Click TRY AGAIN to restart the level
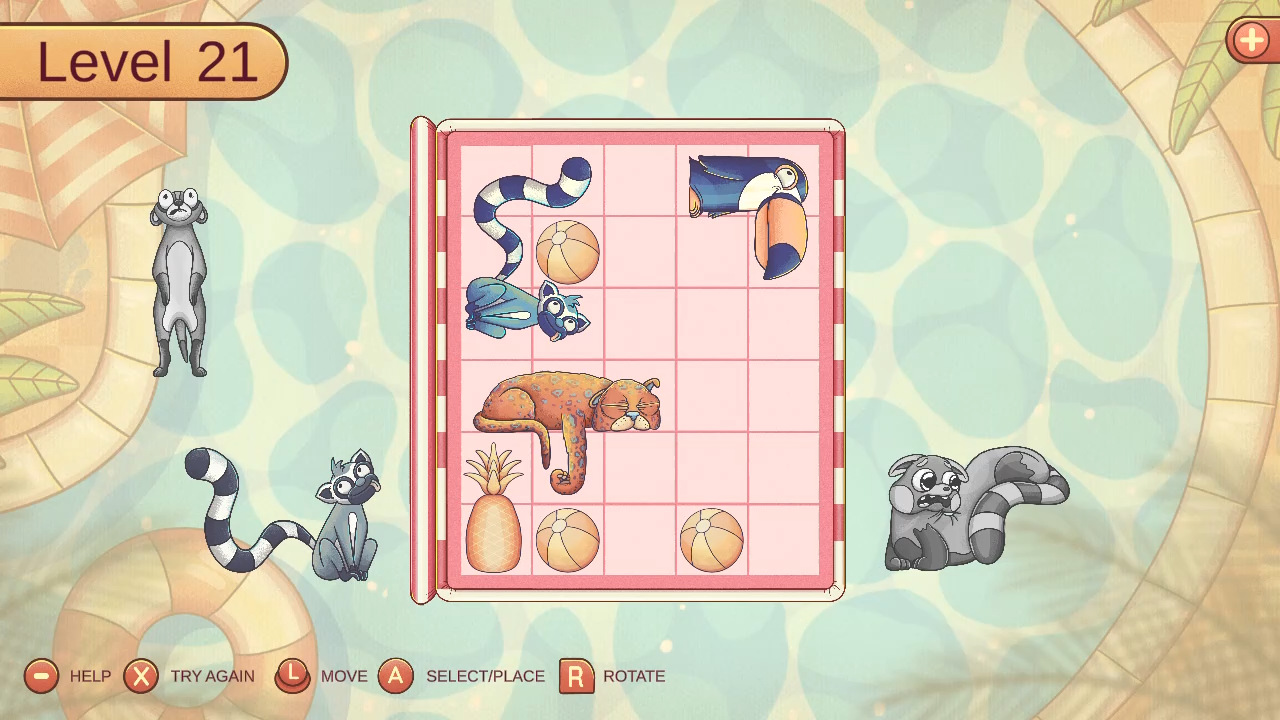This screenshot has height=720, width=1280. (212, 677)
